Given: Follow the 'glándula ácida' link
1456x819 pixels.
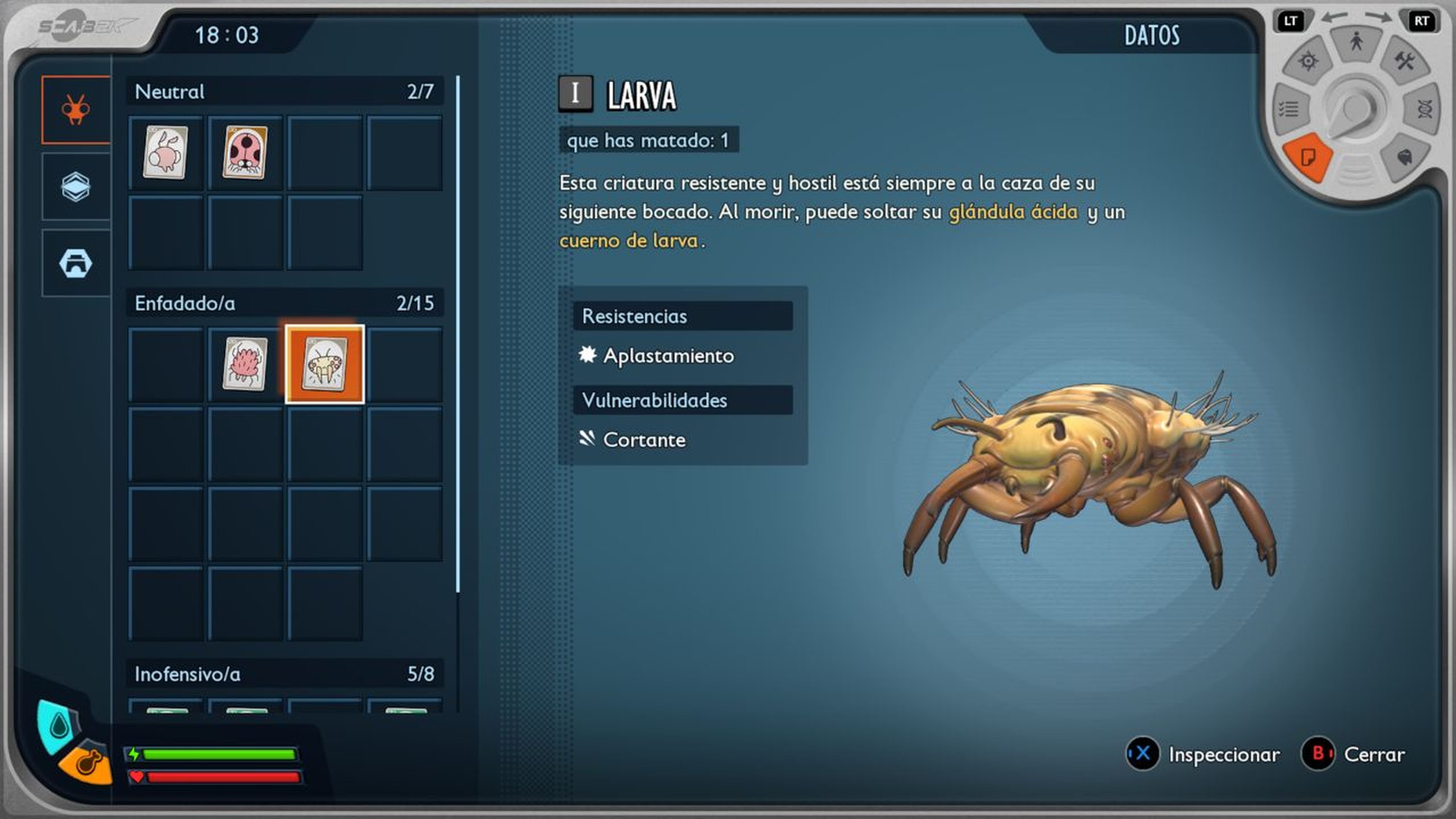Looking at the screenshot, I should pos(1013,212).
